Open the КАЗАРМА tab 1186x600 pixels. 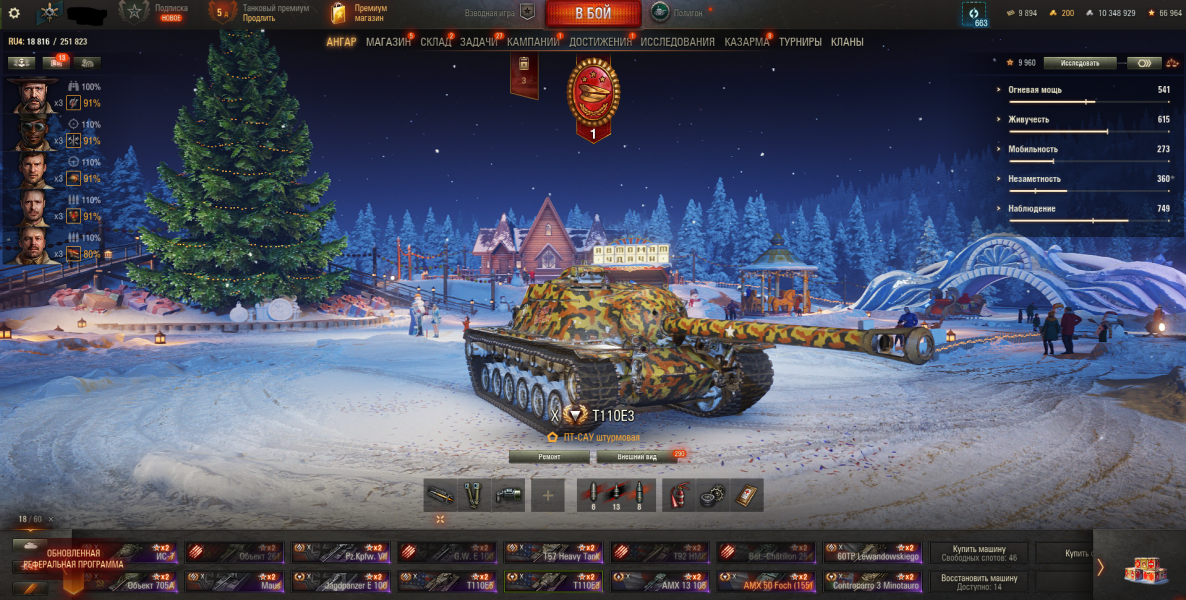[746, 42]
